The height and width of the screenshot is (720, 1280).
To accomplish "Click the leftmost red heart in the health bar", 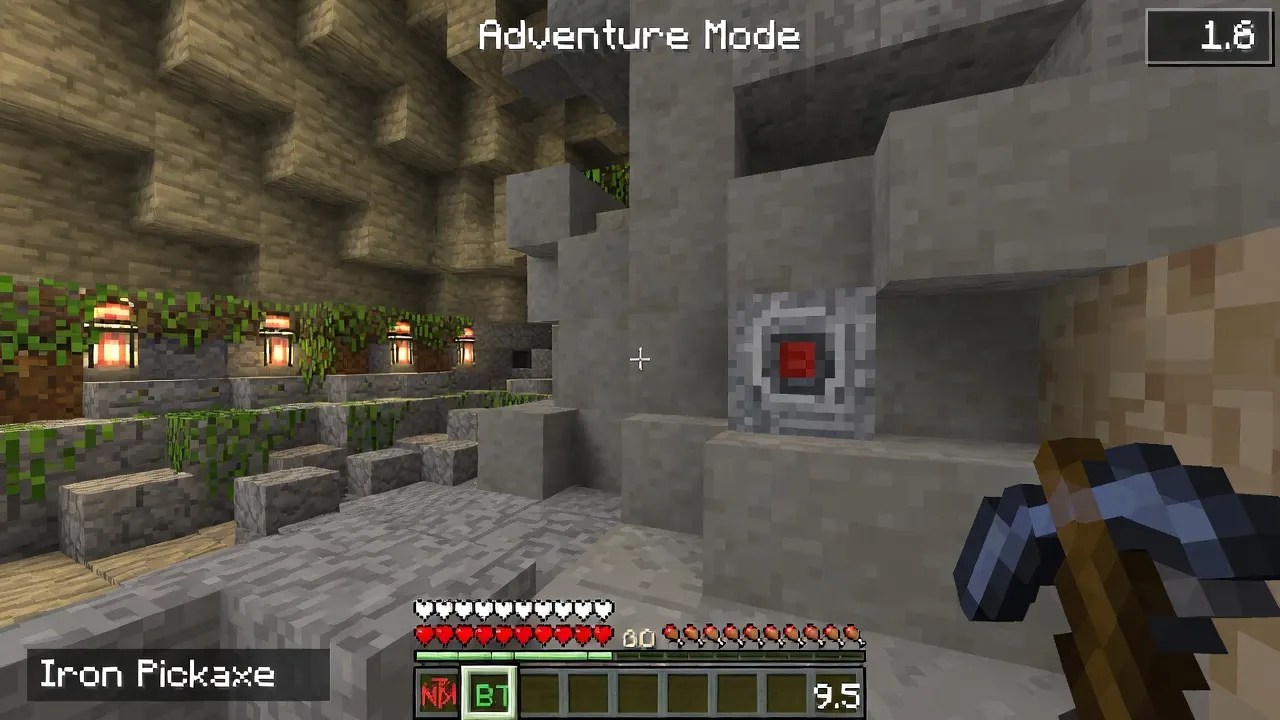I will point(421,633).
